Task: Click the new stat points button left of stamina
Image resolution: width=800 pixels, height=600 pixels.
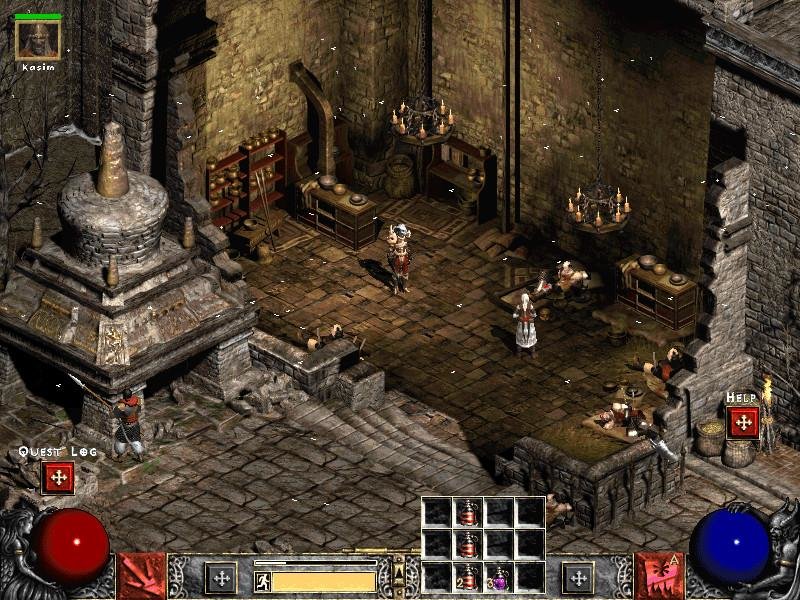Action: pos(220,578)
